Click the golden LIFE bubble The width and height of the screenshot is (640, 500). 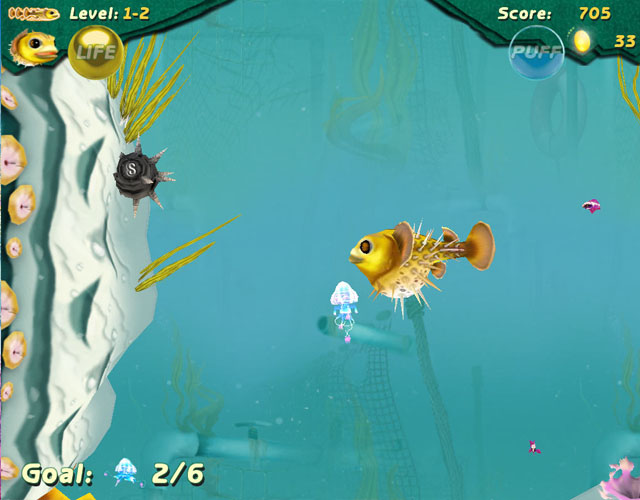tap(95, 52)
